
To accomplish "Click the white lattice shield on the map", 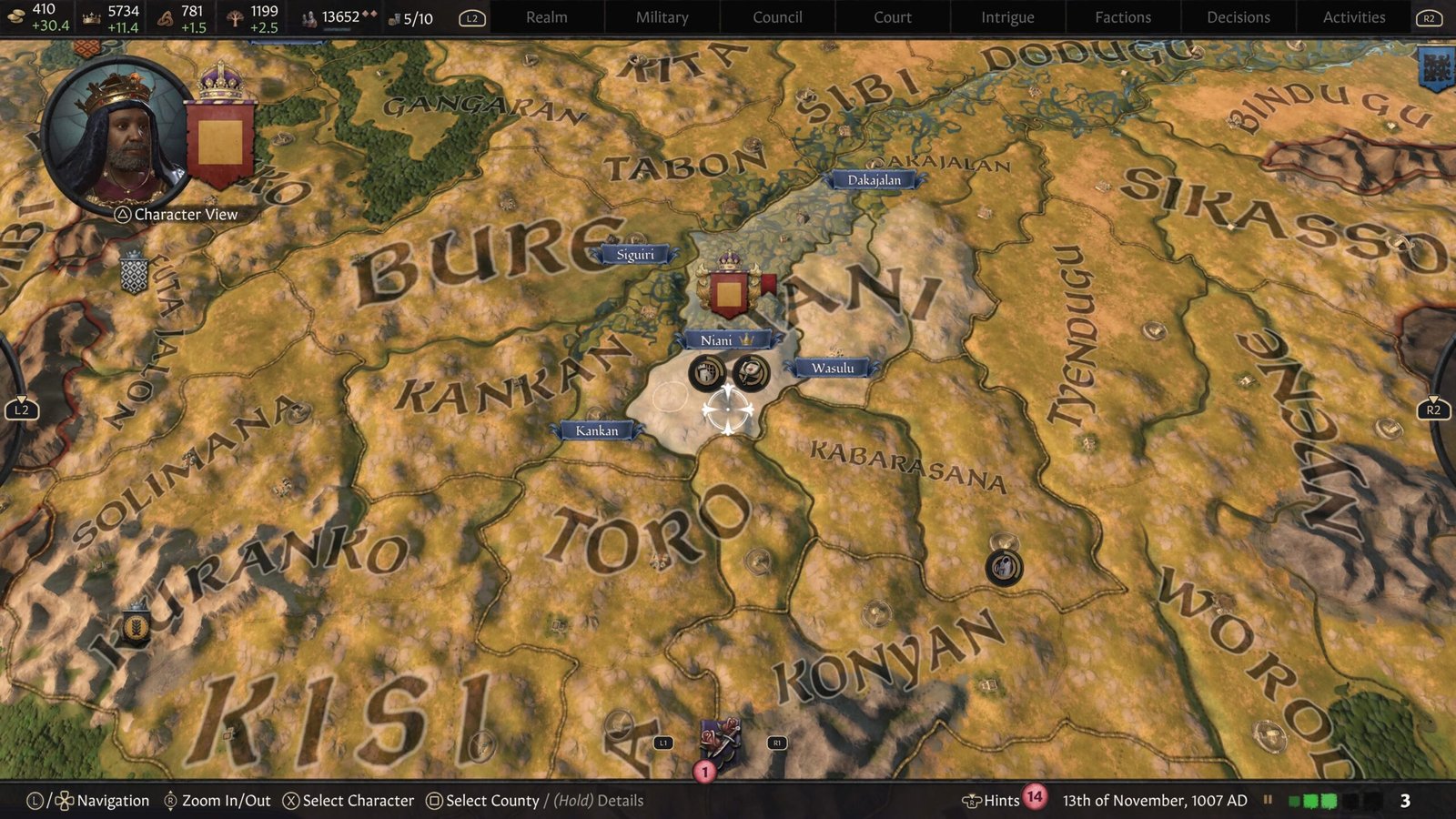I will pos(134,273).
